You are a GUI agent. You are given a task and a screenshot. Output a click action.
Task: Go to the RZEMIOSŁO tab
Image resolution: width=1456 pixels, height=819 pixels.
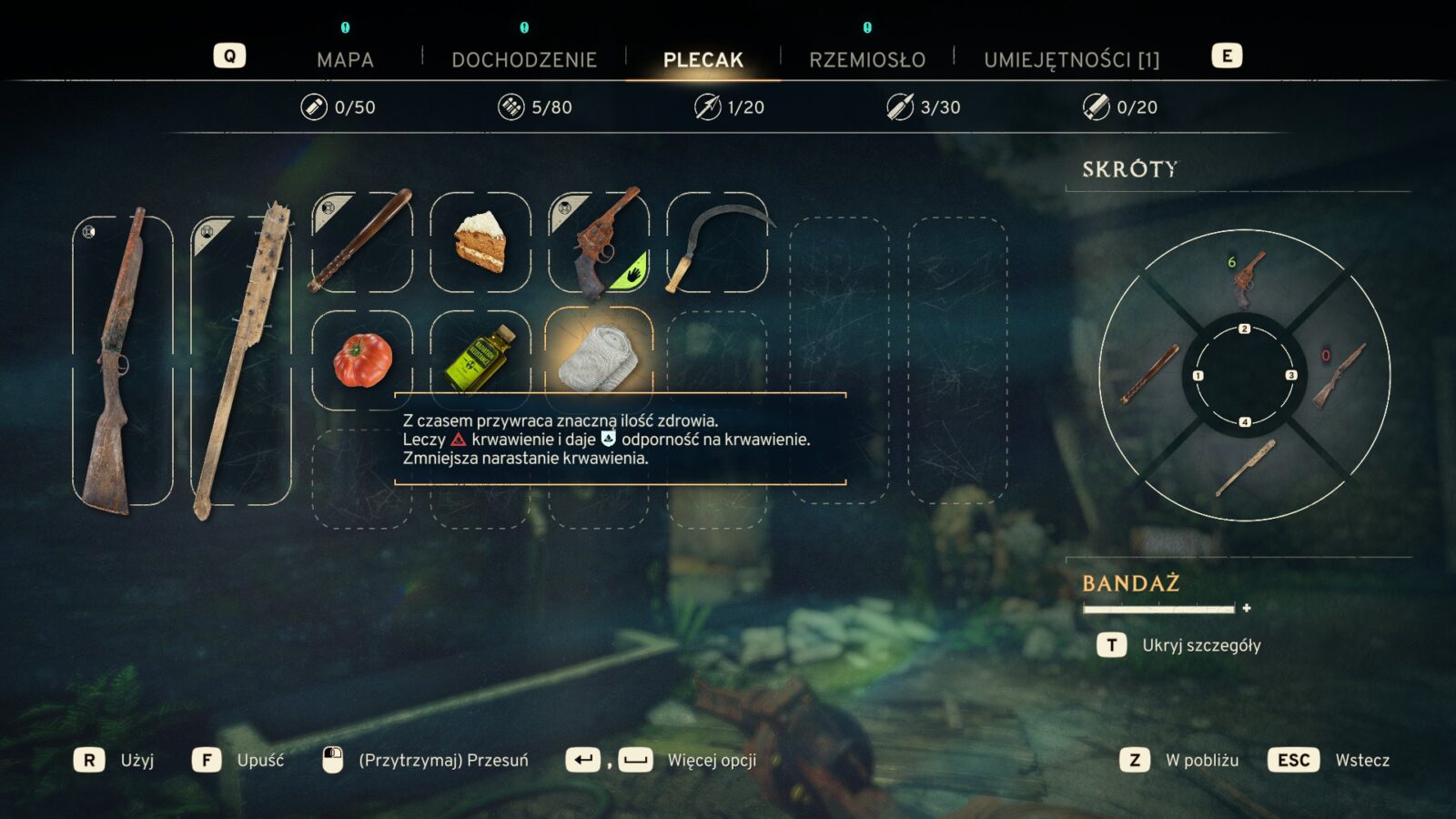867,60
